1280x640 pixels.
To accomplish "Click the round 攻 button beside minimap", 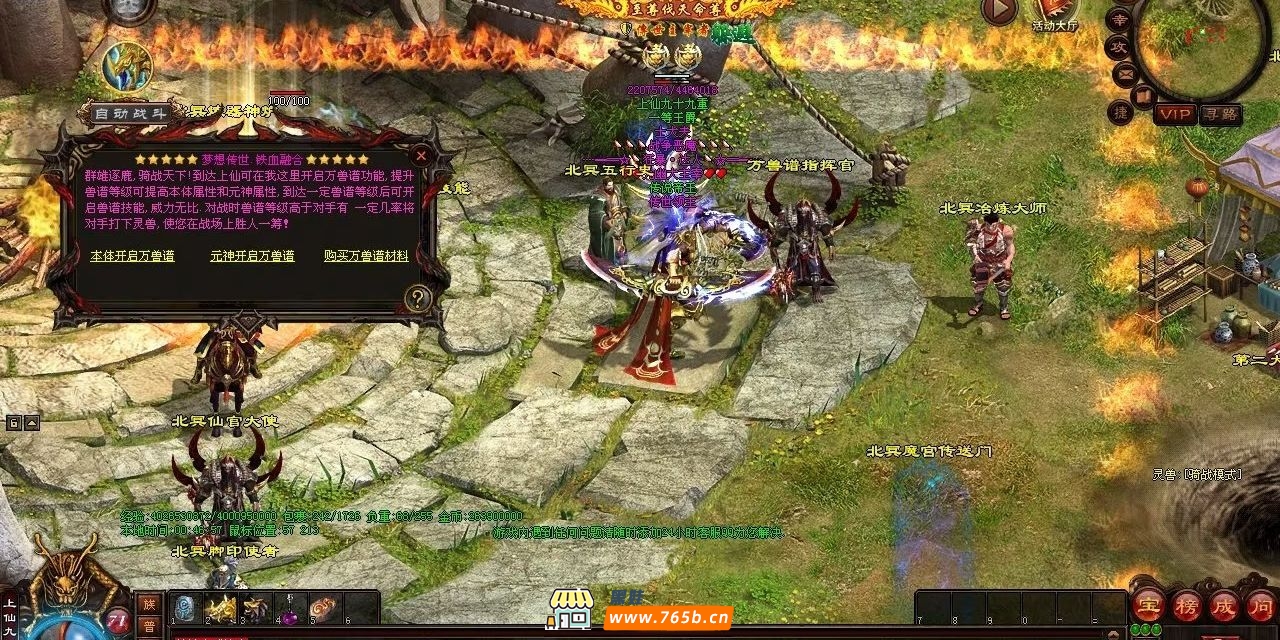I will point(1117,46).
